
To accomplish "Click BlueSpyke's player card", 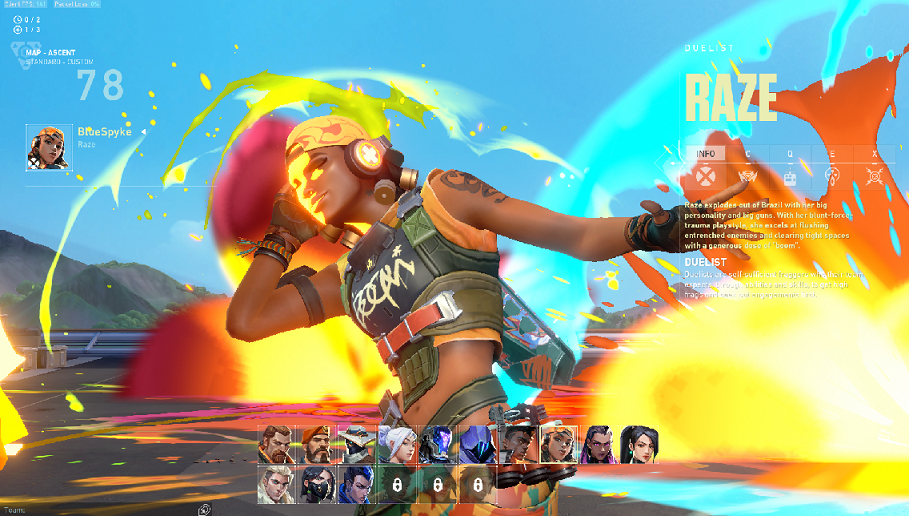I will coord(85,147).
